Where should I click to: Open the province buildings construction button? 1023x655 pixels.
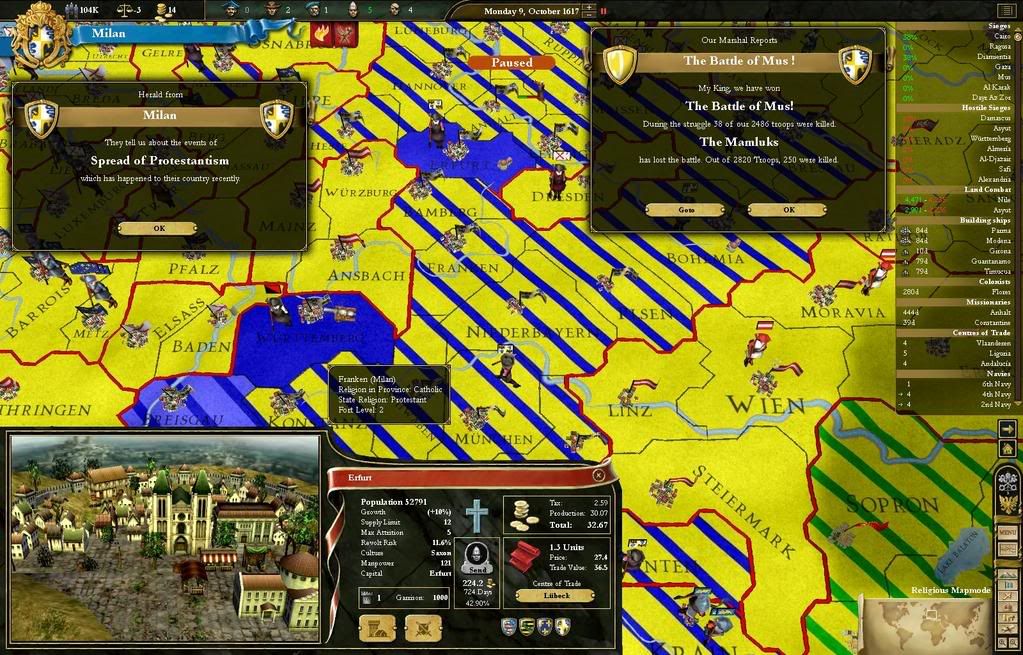(x=376, y=628)
